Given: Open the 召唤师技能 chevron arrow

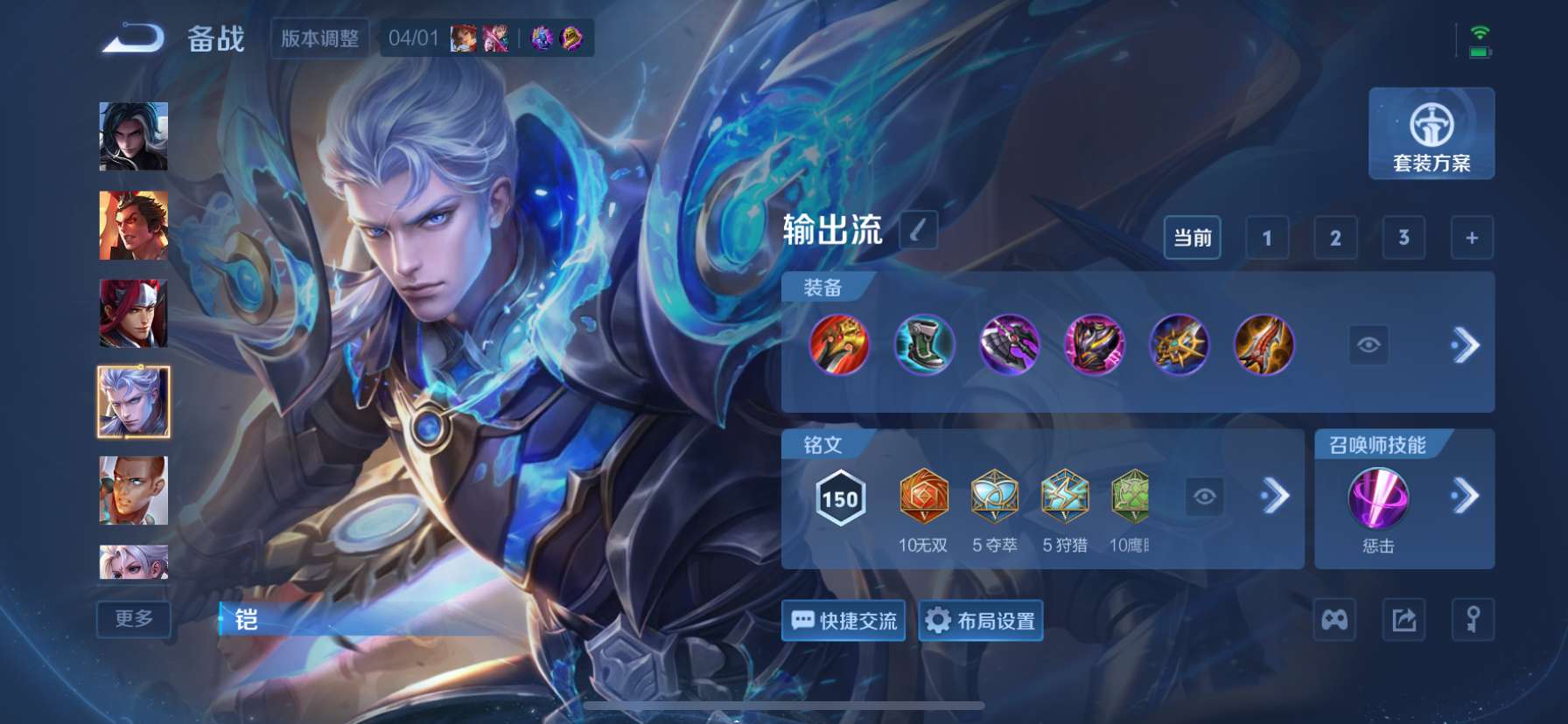Looking at the screenshot, I should point(1465,497).
